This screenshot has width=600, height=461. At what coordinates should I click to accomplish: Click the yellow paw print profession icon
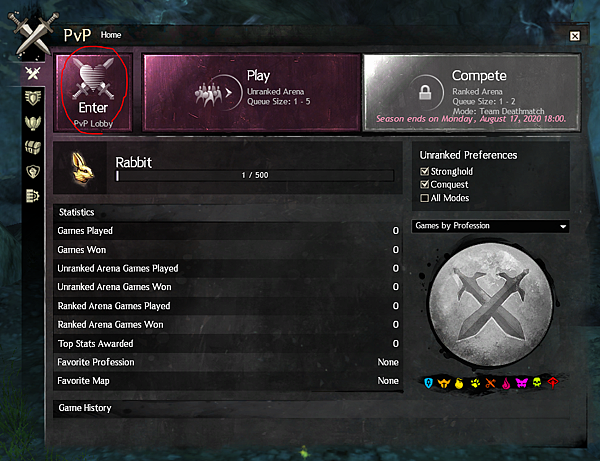tap(474, 382)
